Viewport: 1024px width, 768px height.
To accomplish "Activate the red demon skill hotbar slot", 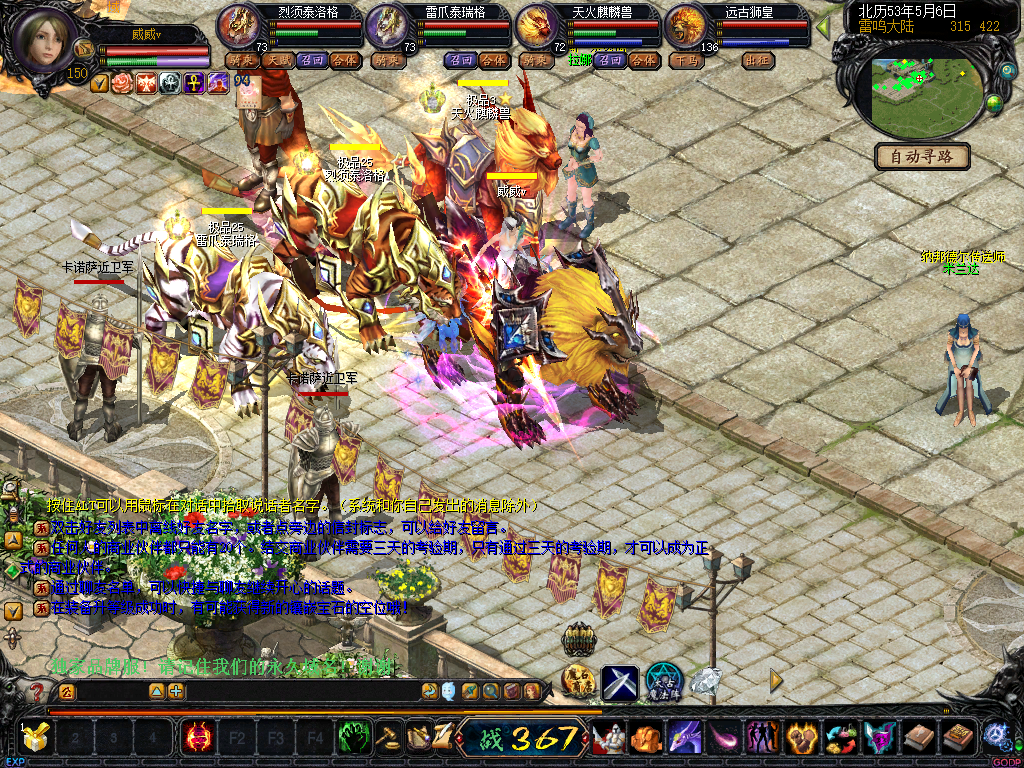I will (x=197, y=738).
